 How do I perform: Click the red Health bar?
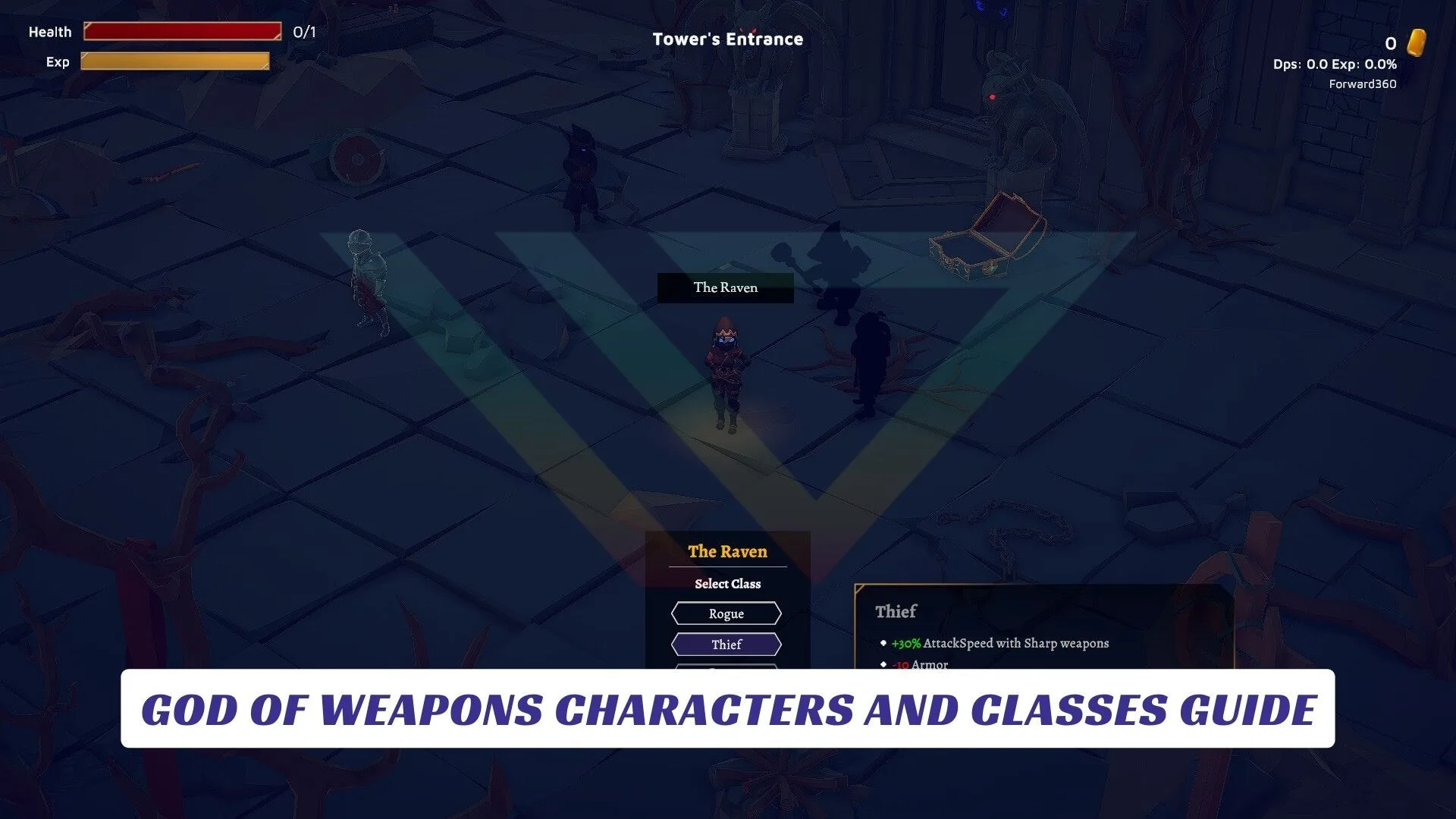182,31
